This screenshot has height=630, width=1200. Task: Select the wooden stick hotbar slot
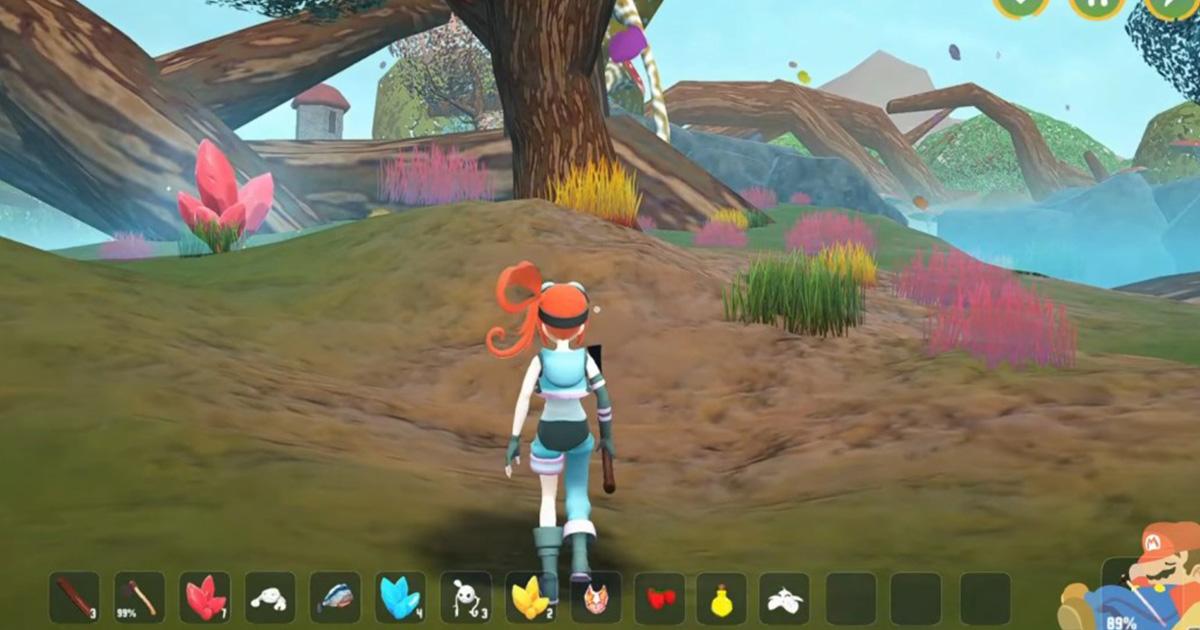click(x=75, y=597)
